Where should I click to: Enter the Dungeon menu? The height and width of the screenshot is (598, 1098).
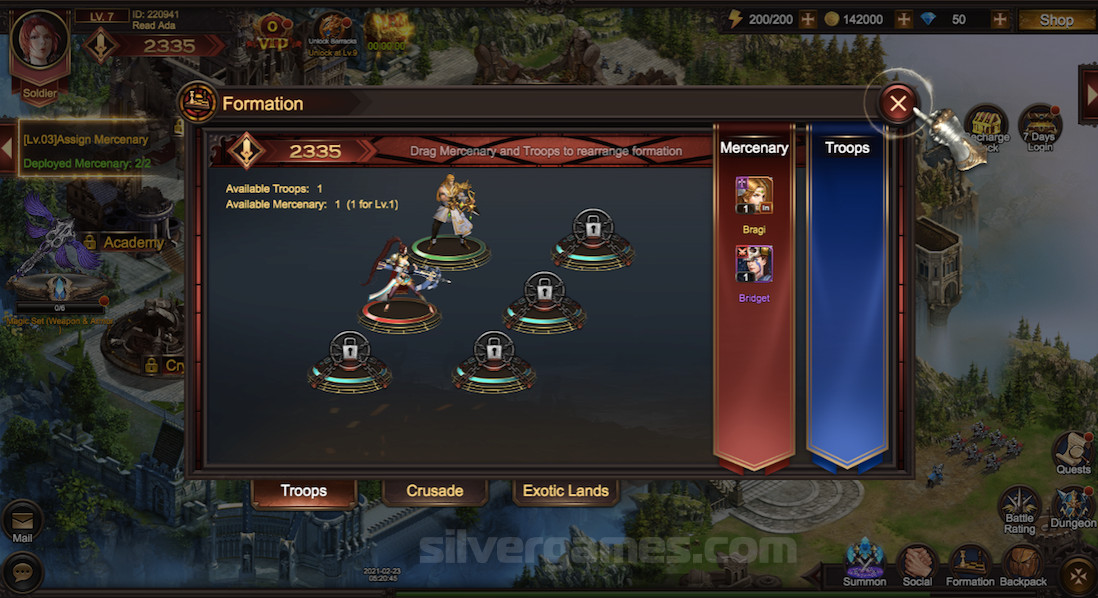tap(1073, 507)
